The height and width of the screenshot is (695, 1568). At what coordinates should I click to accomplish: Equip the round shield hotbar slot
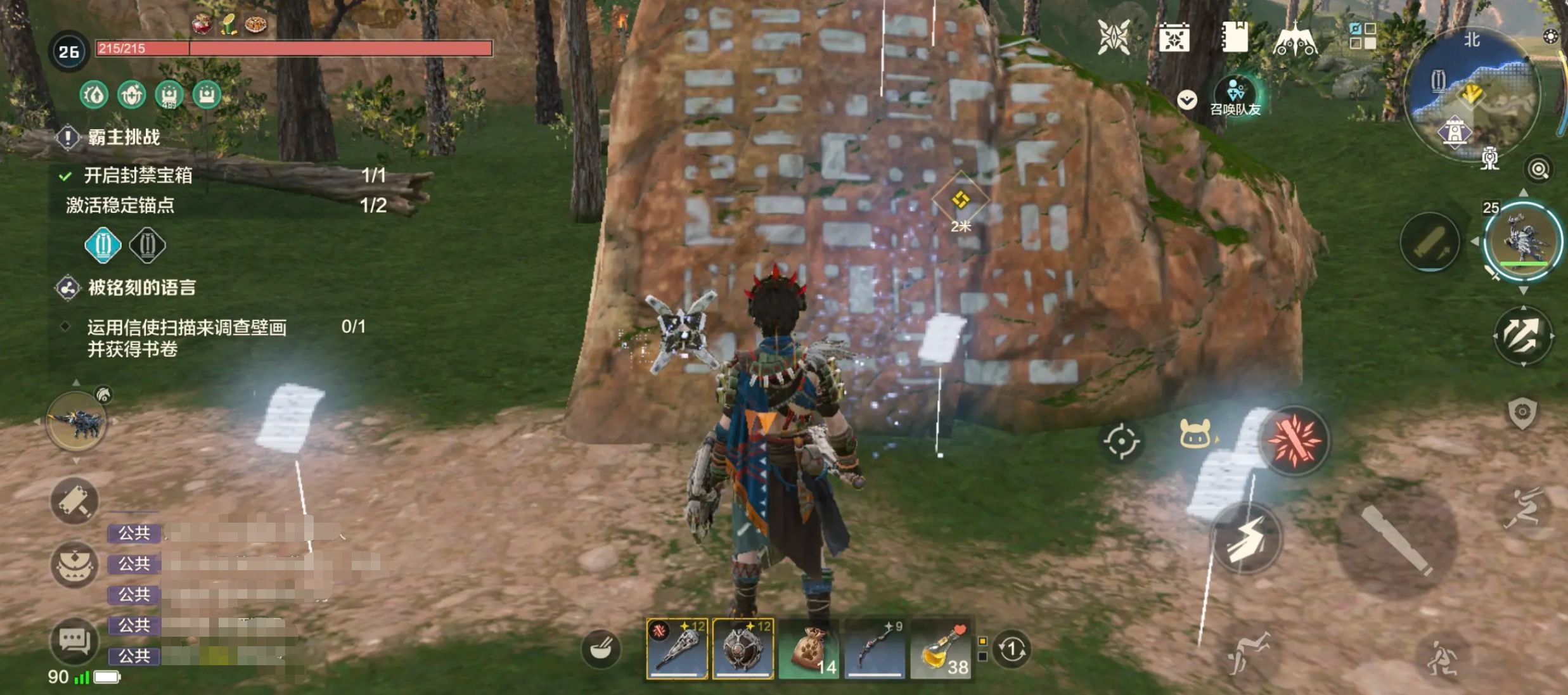pyautogui.click(x=743, y=649)
